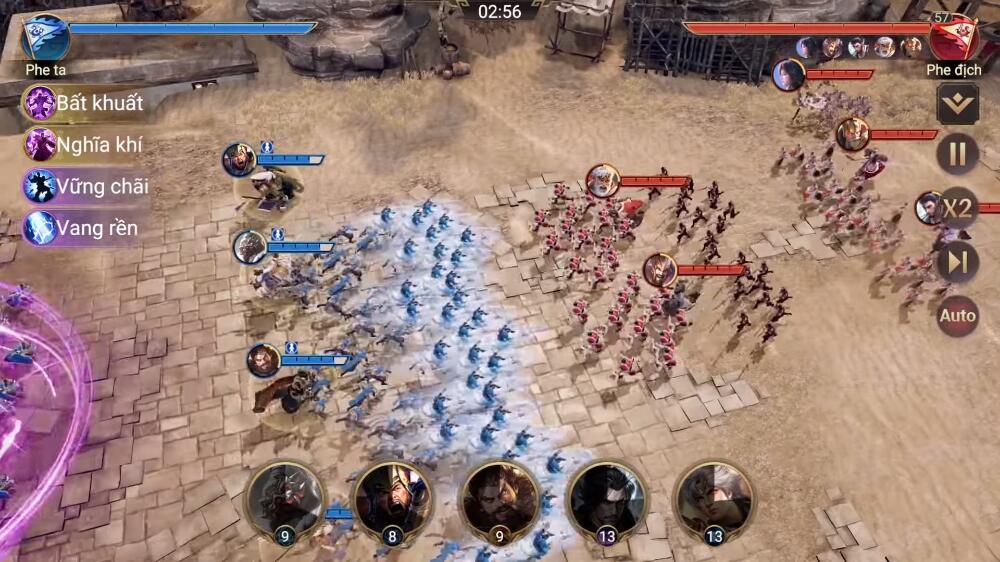The image size is (1000, 562).
Task: Use the bearded brown-haired hero's skill
Action: (x=500, y=500)
